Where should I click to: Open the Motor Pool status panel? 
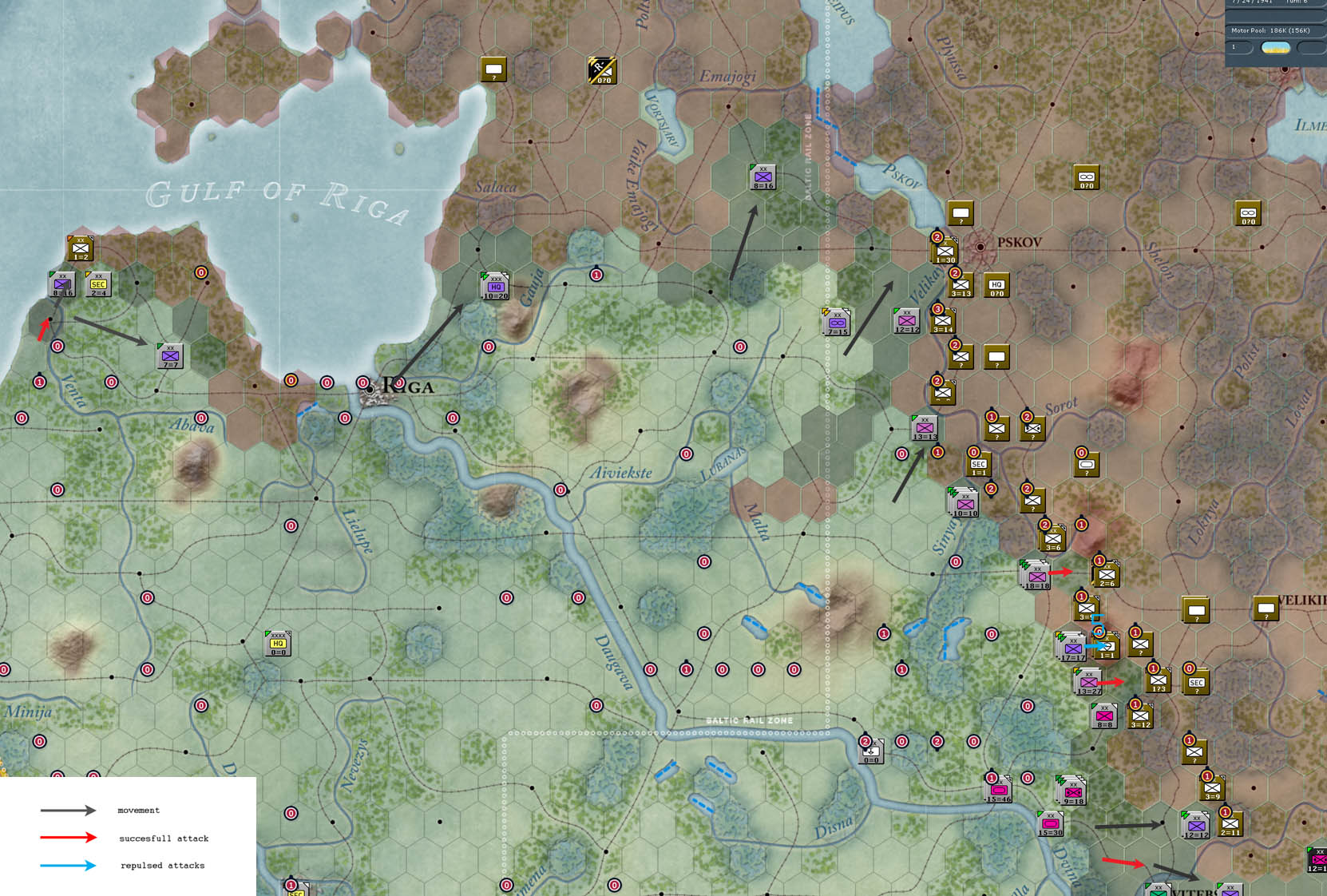(x=1271, y=30)
